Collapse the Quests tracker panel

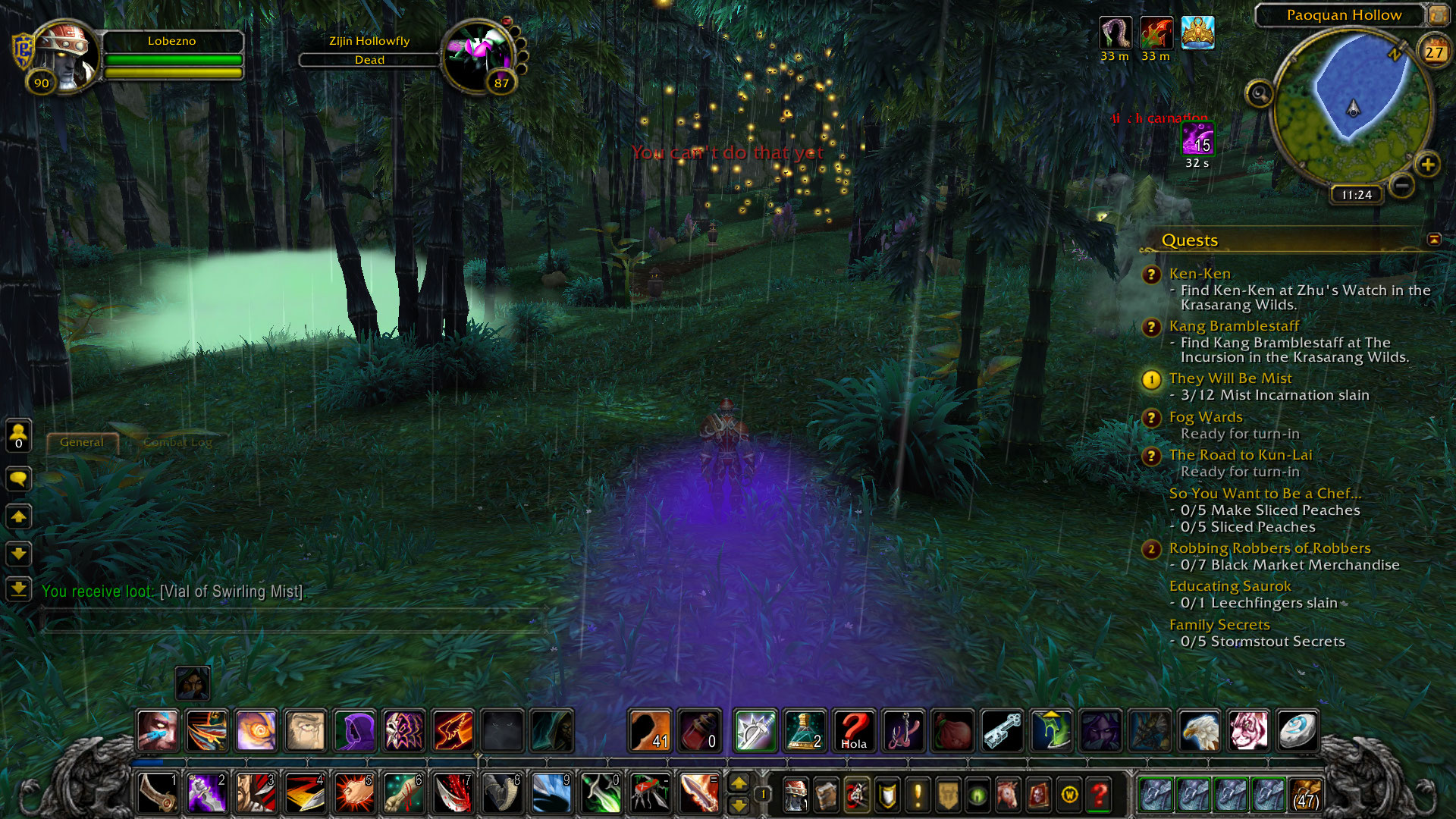tap(1433, 240)
